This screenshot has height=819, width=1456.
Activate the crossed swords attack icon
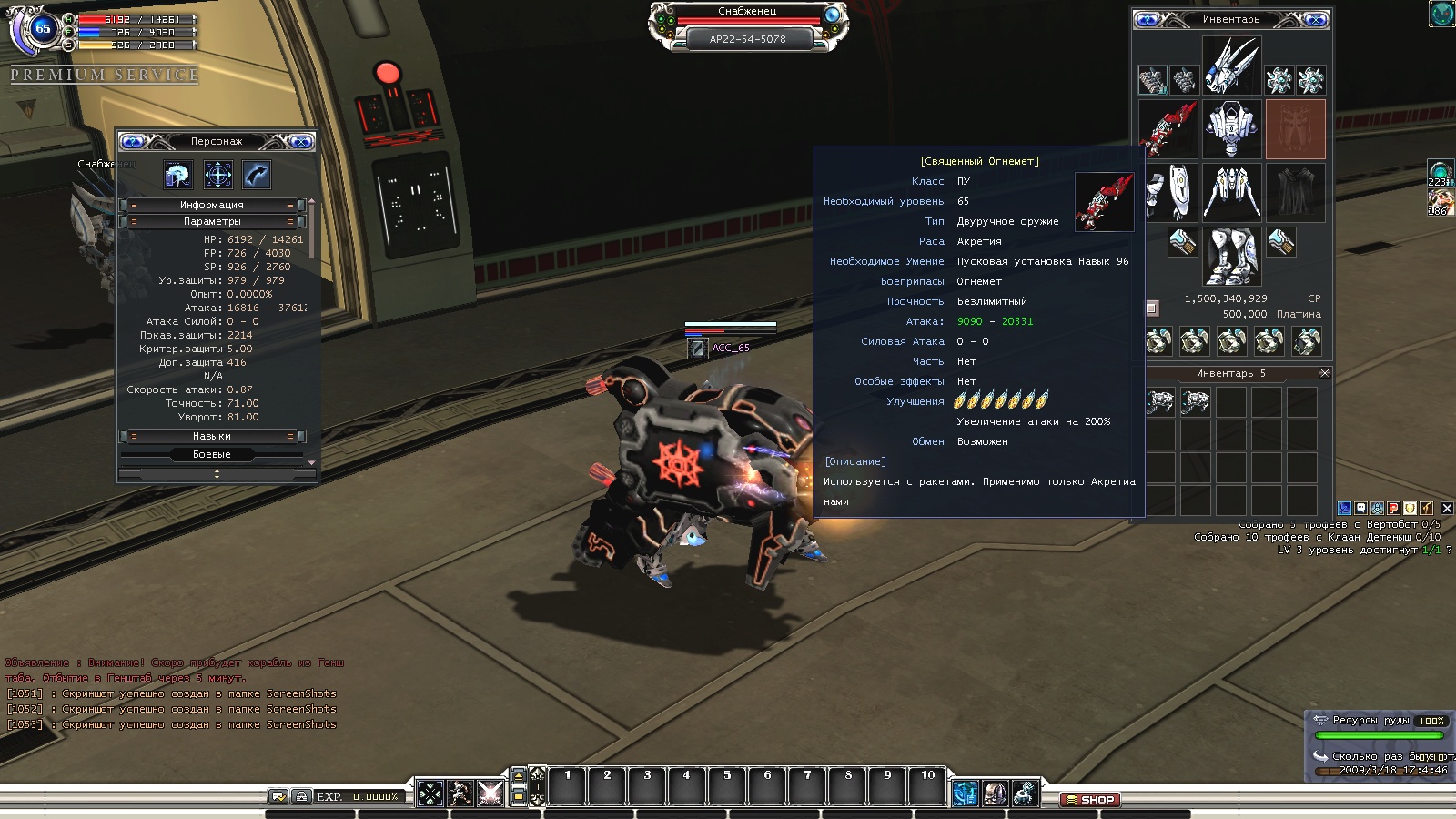[490, 794]
